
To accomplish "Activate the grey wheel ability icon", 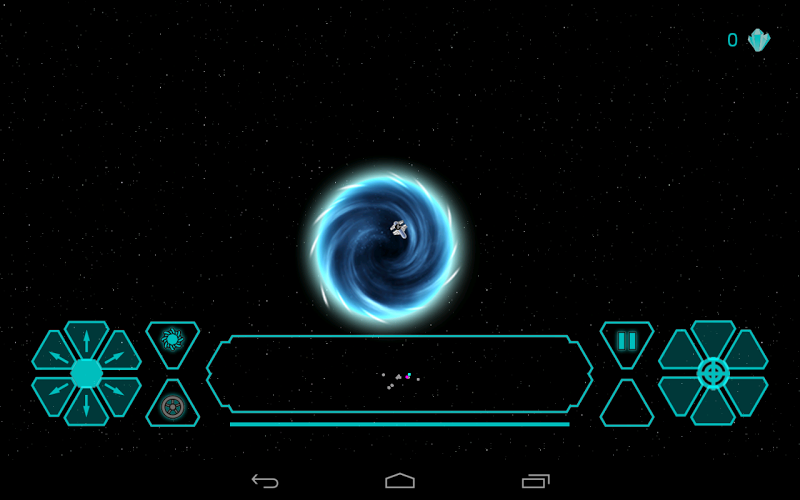I will tap(172, 407).
